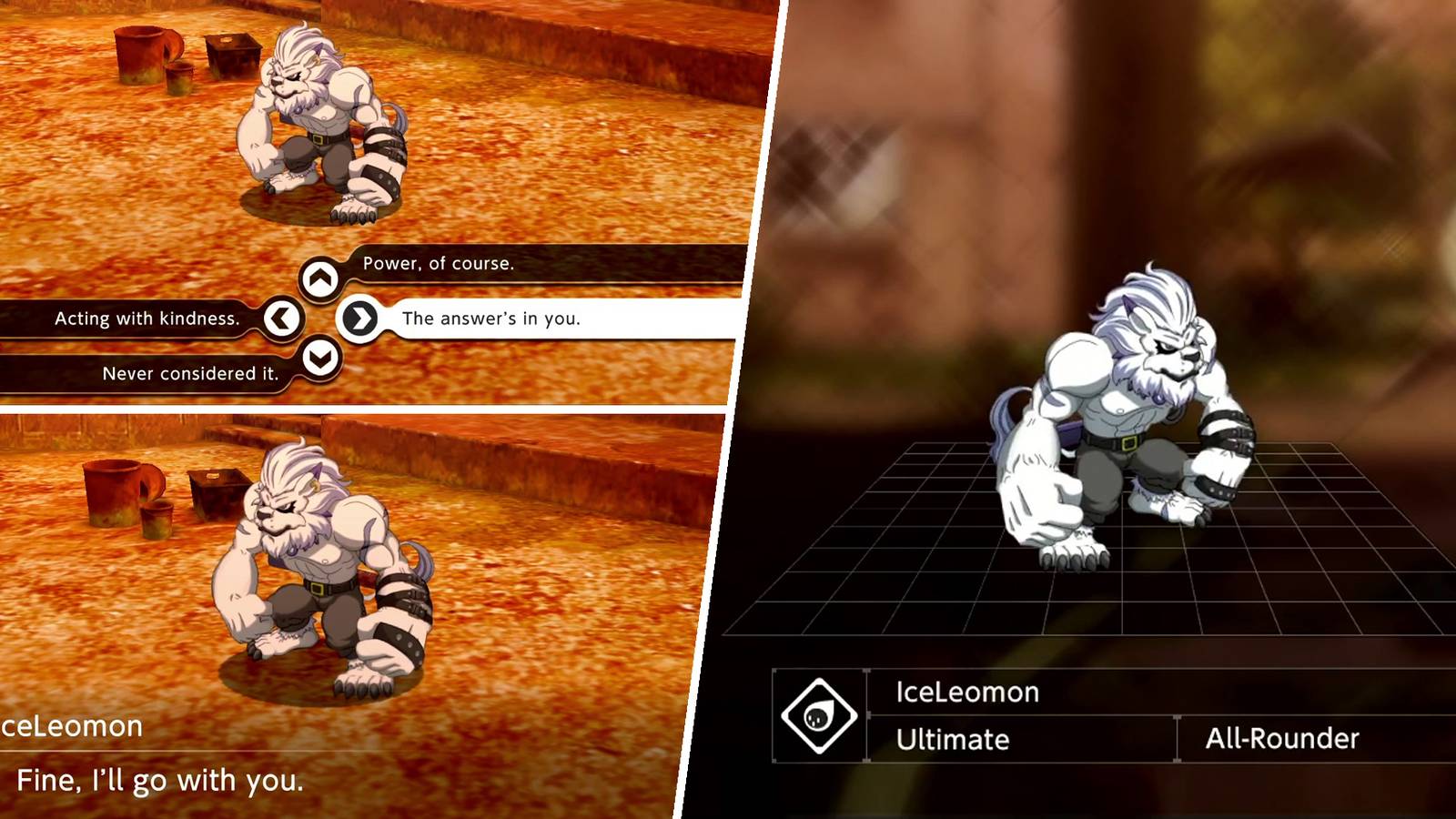Click the down arrow choice selector
The height and width of the screenshot is (819, 1456).
320,357
